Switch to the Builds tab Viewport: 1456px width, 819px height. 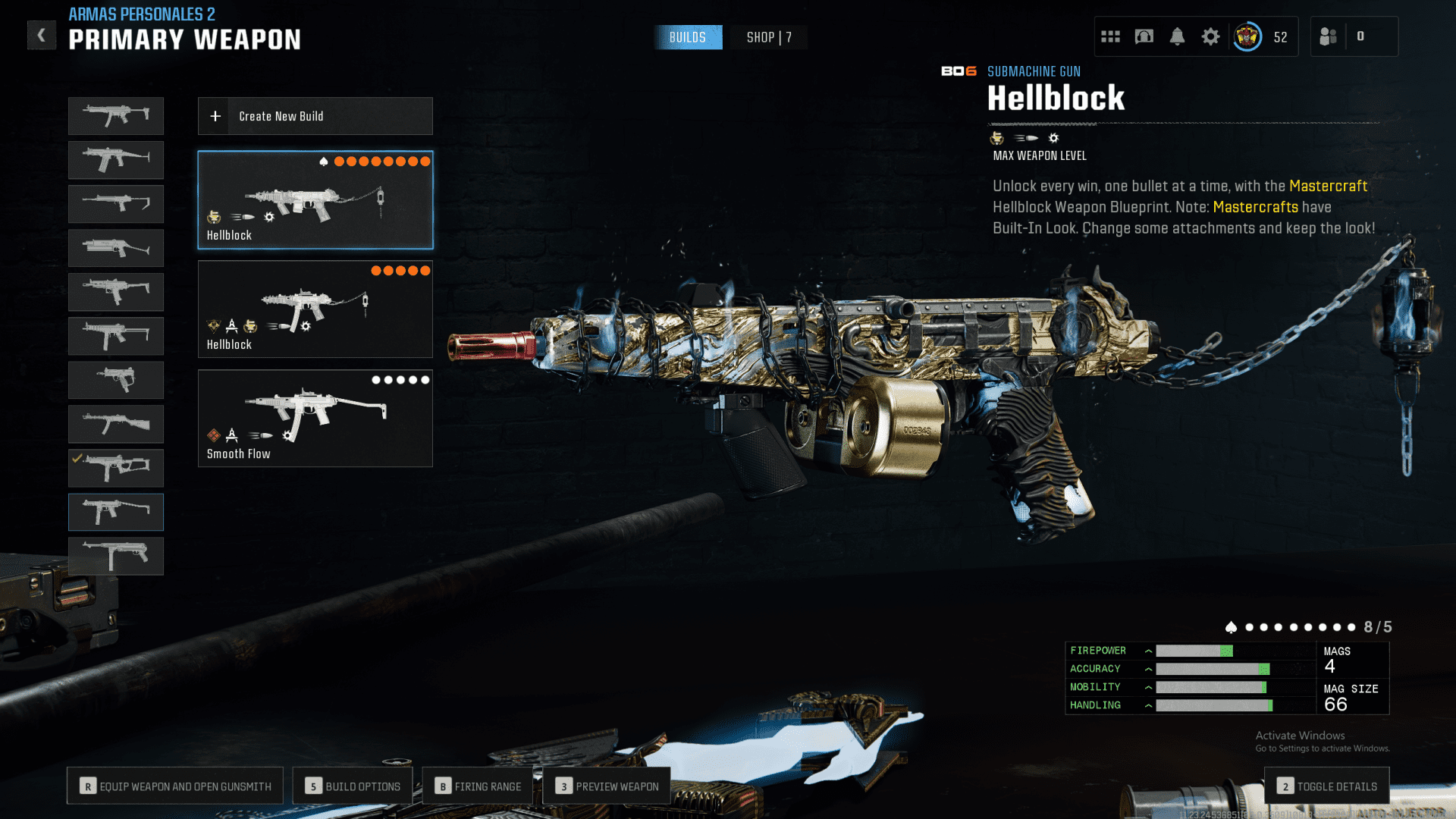687,37
